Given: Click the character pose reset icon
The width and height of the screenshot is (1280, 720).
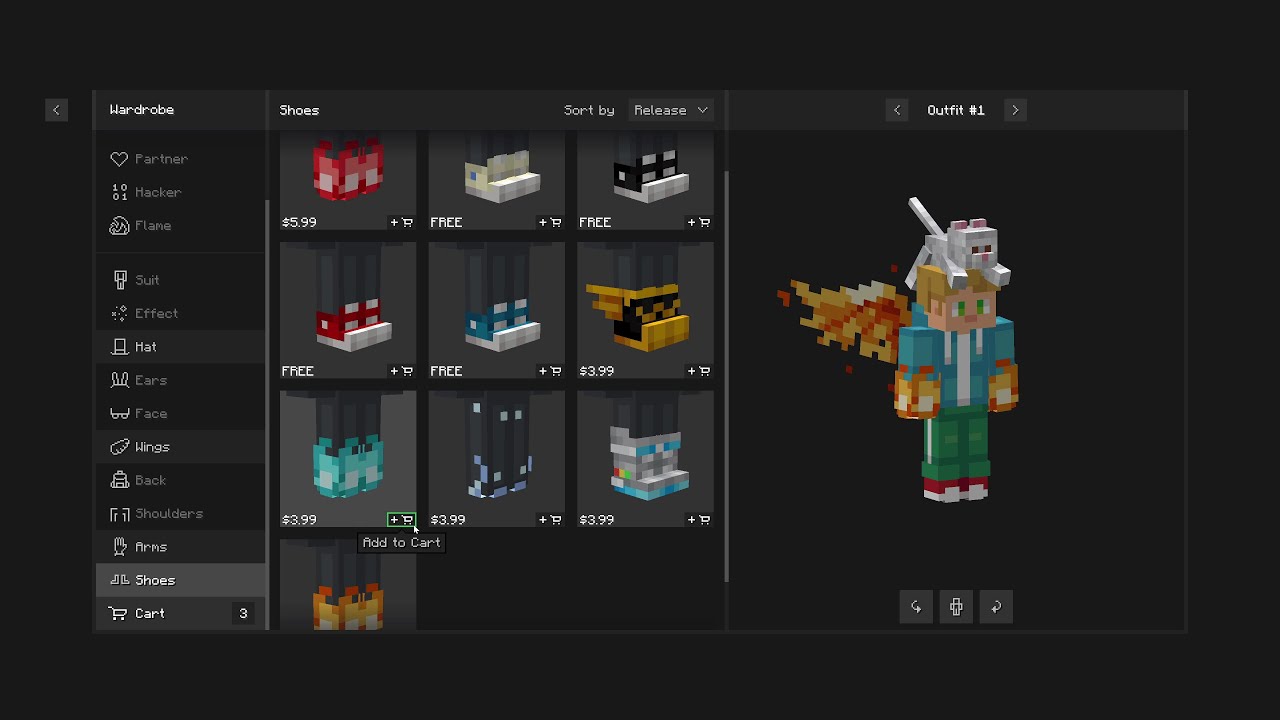Looking at the screenshot, I should (956, 607).
